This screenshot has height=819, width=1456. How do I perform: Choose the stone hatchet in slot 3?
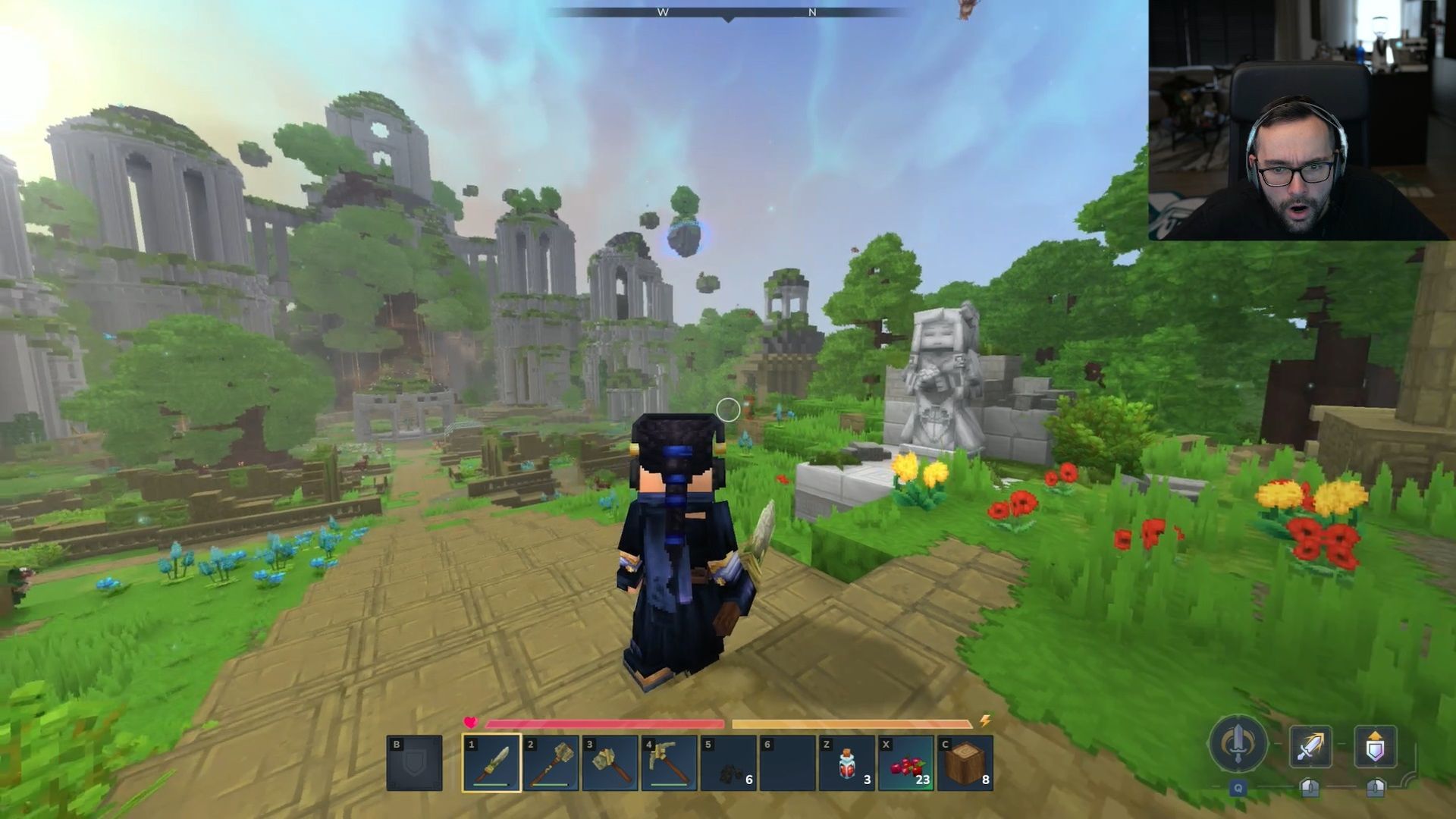610,763
